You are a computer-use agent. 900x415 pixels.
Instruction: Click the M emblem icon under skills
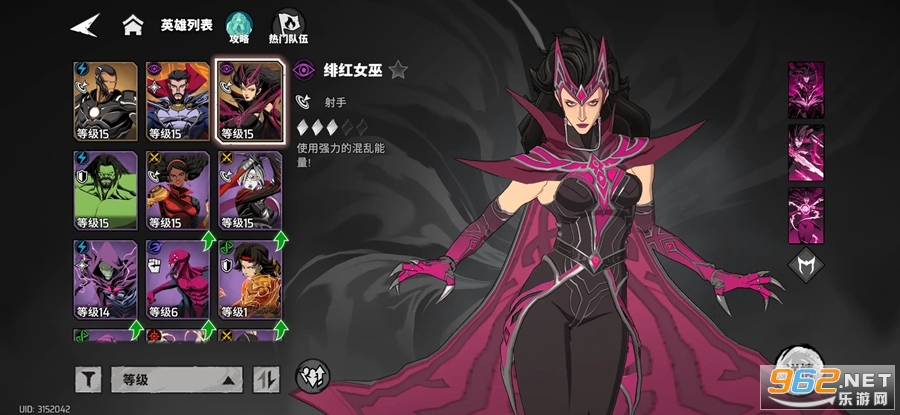pos(805,265)
